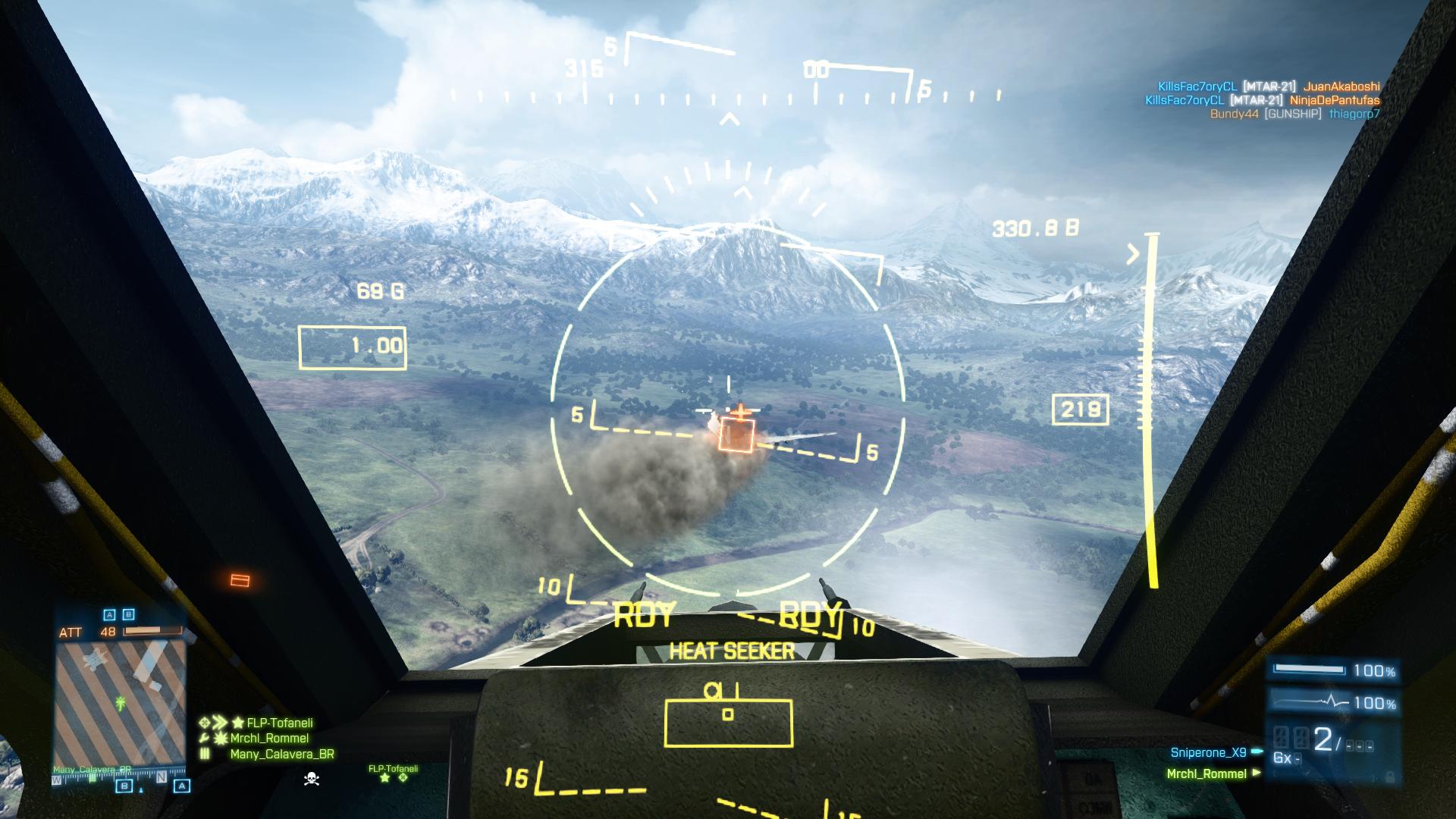Image resolution: width=1456 pixels, height=819 pixels.
Task: Select Many_Calavera_BR in the squad list
Action: pos(281,754)
